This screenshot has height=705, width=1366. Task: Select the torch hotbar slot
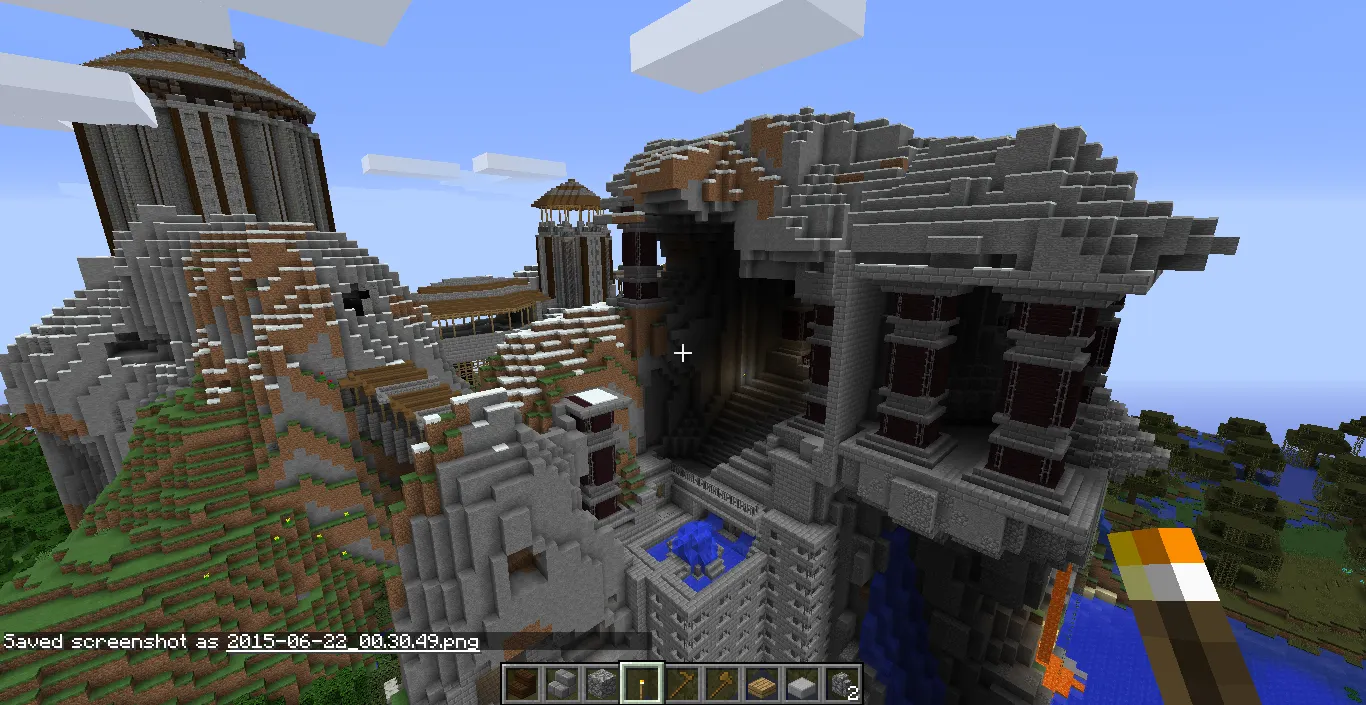(640, 684)
